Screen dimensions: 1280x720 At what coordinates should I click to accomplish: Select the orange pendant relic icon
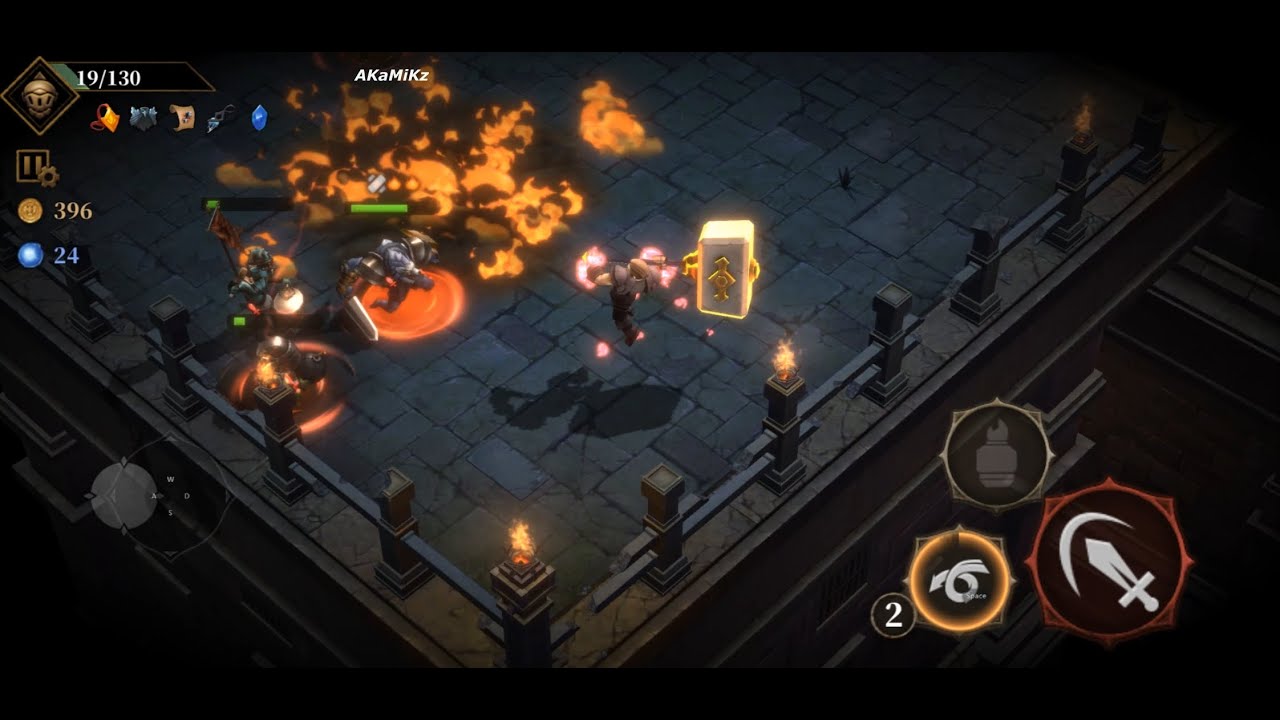click(107, 119)
